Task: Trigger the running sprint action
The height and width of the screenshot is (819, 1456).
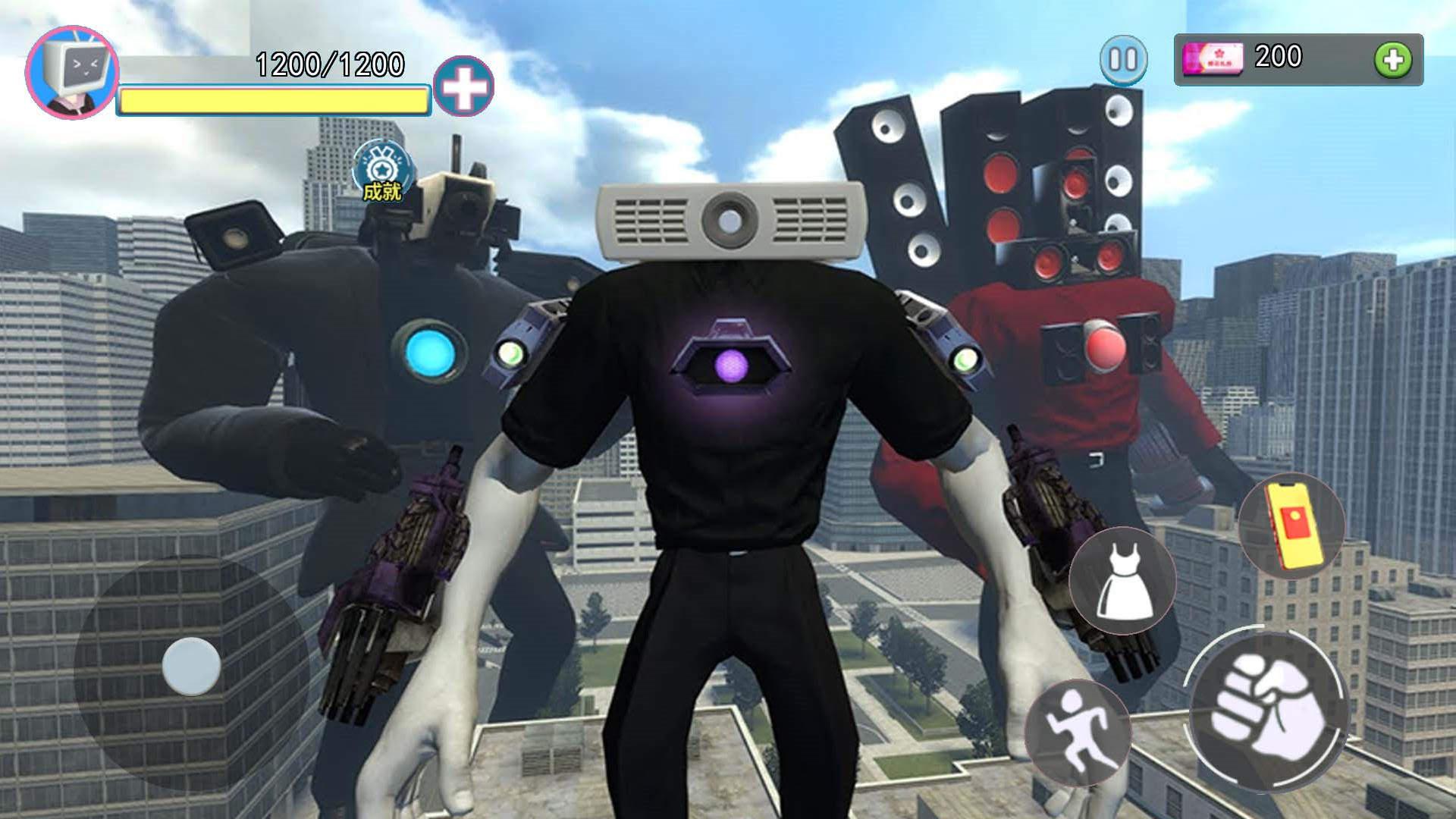Action: (x=1077, y=731)
